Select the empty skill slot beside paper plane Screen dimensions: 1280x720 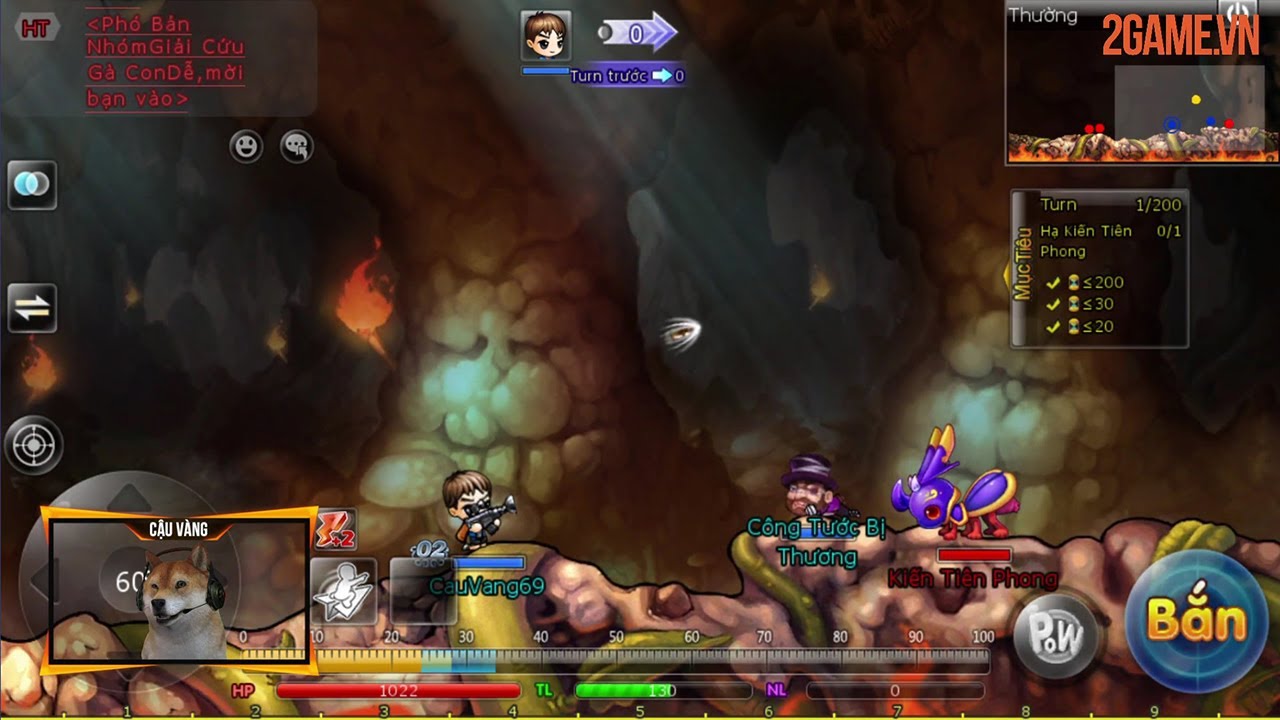pyautogui.click(x=422, y=592)
